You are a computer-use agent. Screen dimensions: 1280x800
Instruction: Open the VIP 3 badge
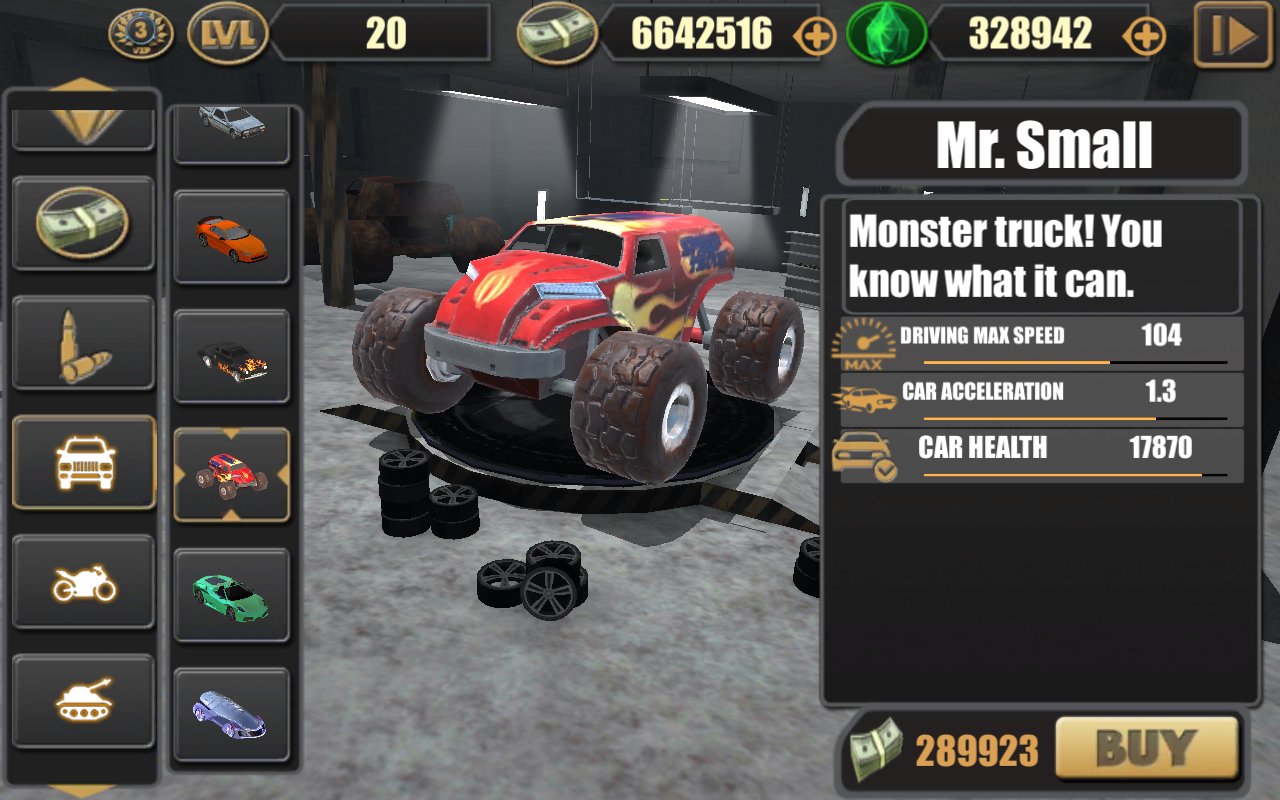point(141,34)
